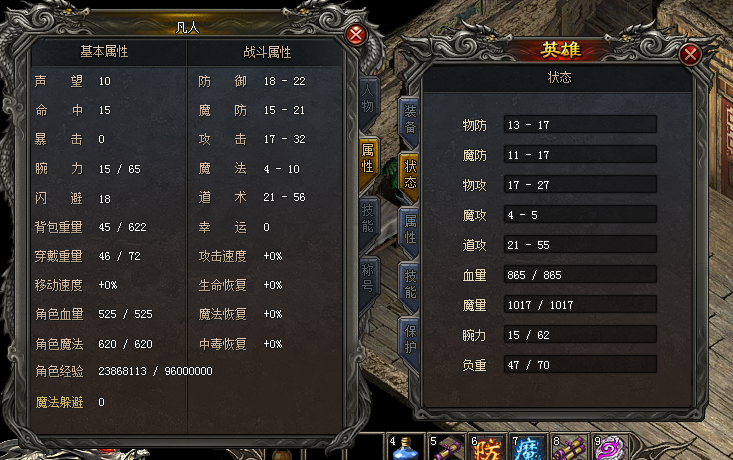Use the purple scroll bundle in slot 8

(569, 448)
